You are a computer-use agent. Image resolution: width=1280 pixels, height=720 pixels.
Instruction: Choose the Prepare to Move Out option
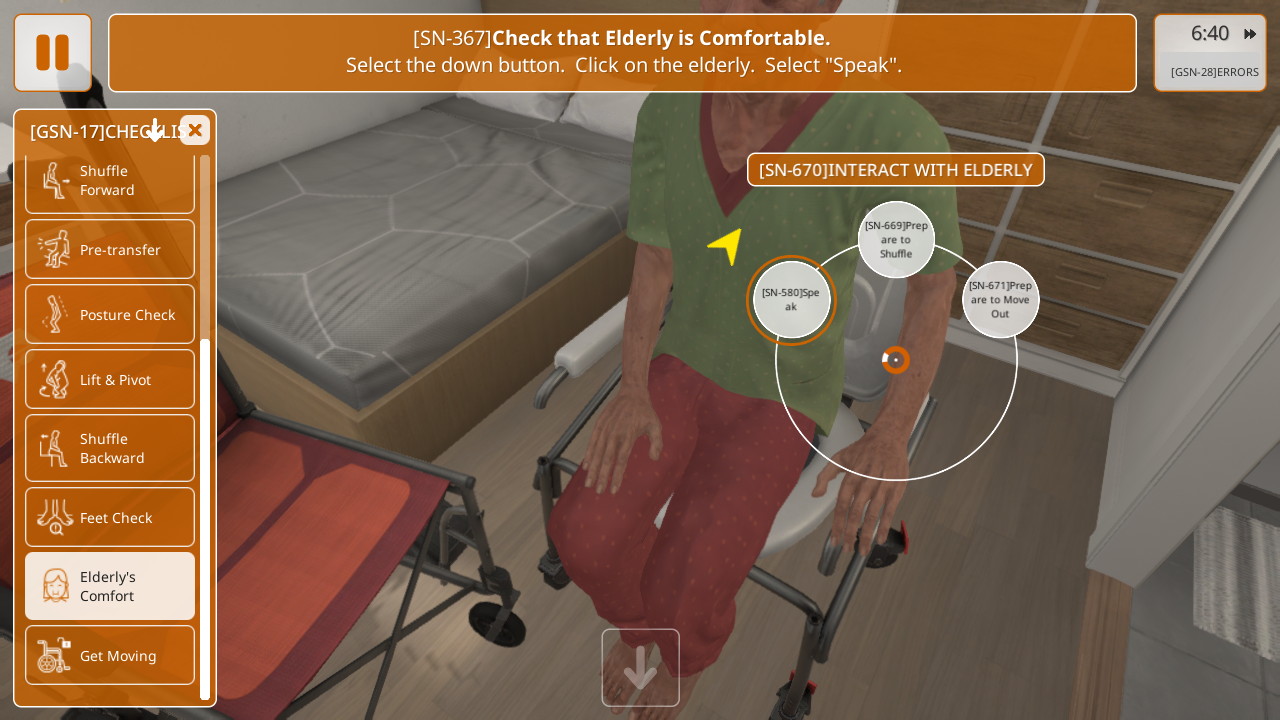coord(1000,300)
